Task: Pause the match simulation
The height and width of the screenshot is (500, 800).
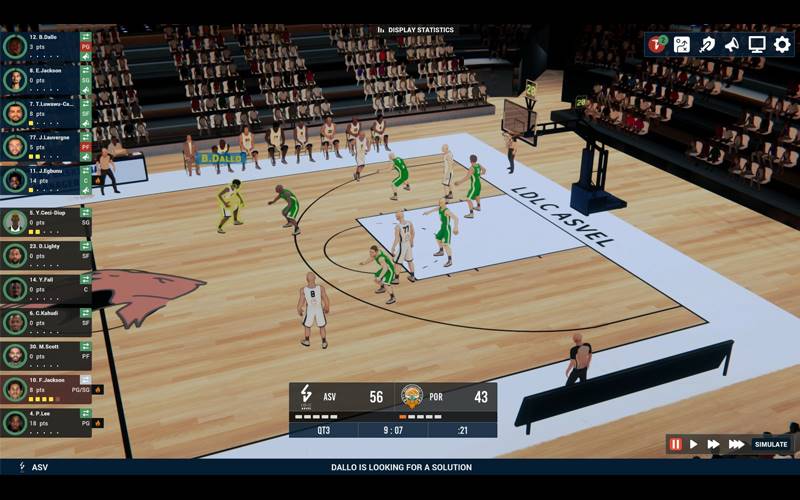Action: click(x=676, y=444)
